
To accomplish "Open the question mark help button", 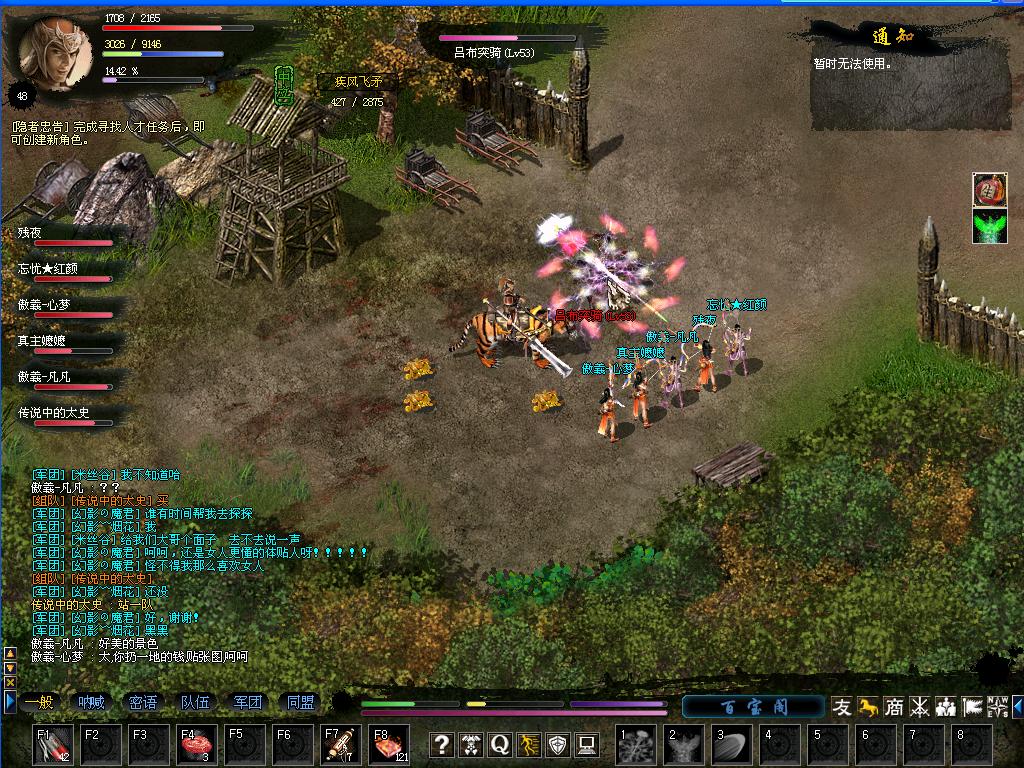I will (442, 744).
